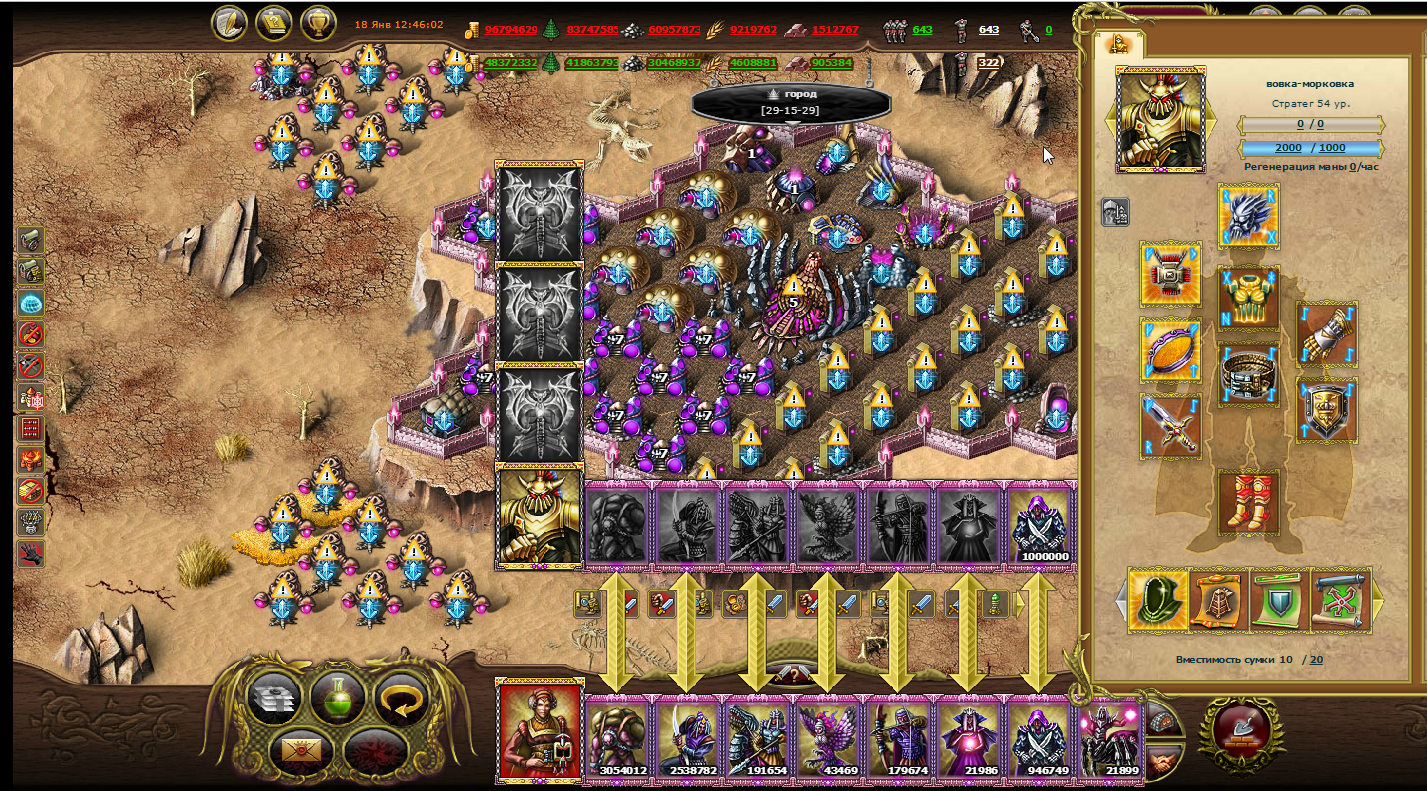Viewport: 1427px width, 791px height.
Task: Click the green potion flask button
Action: [x=336, y=697]
